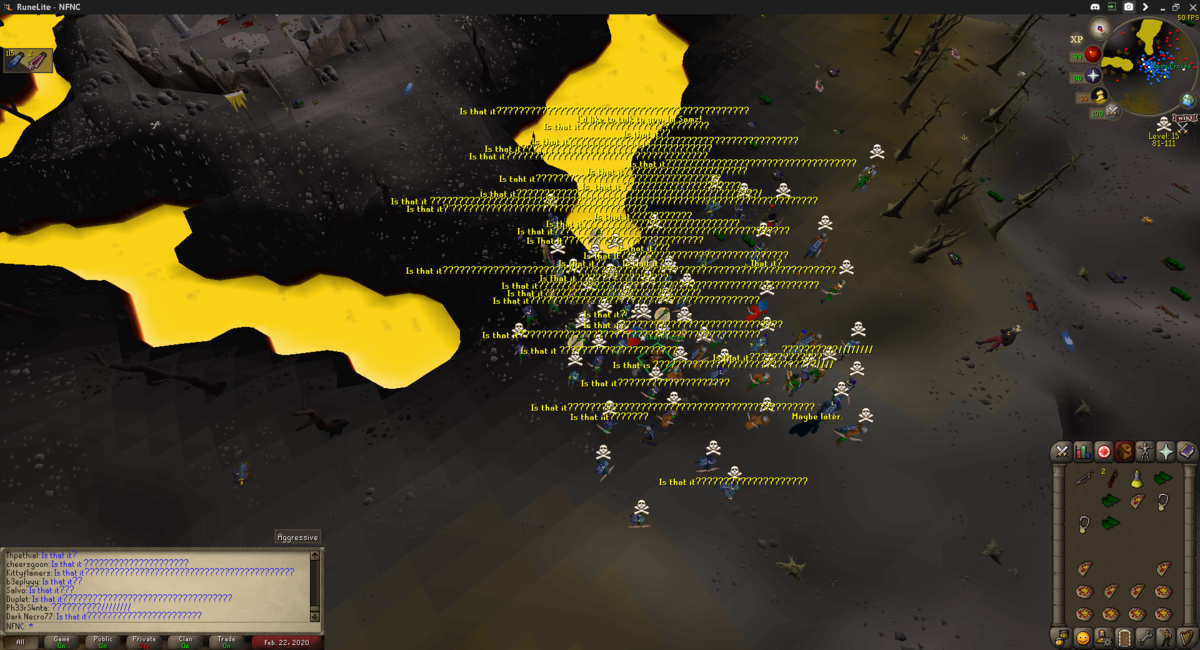The image size is (1200, 650).
Task: Open the Trade chat tab
Action: pyautogui.click(x=227, y=640)
